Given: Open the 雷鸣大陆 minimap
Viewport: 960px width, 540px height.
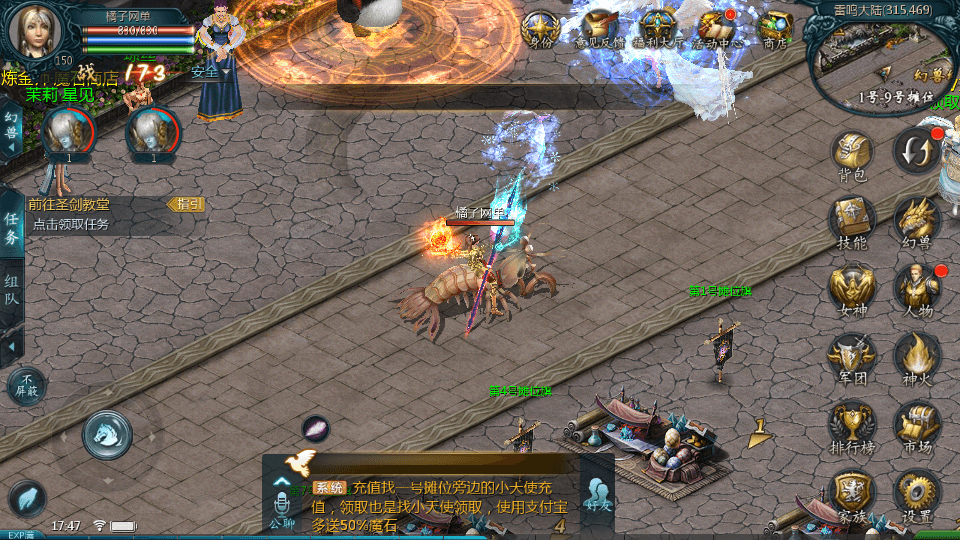Looking at the screenshot, I should [x=880, y=62].
